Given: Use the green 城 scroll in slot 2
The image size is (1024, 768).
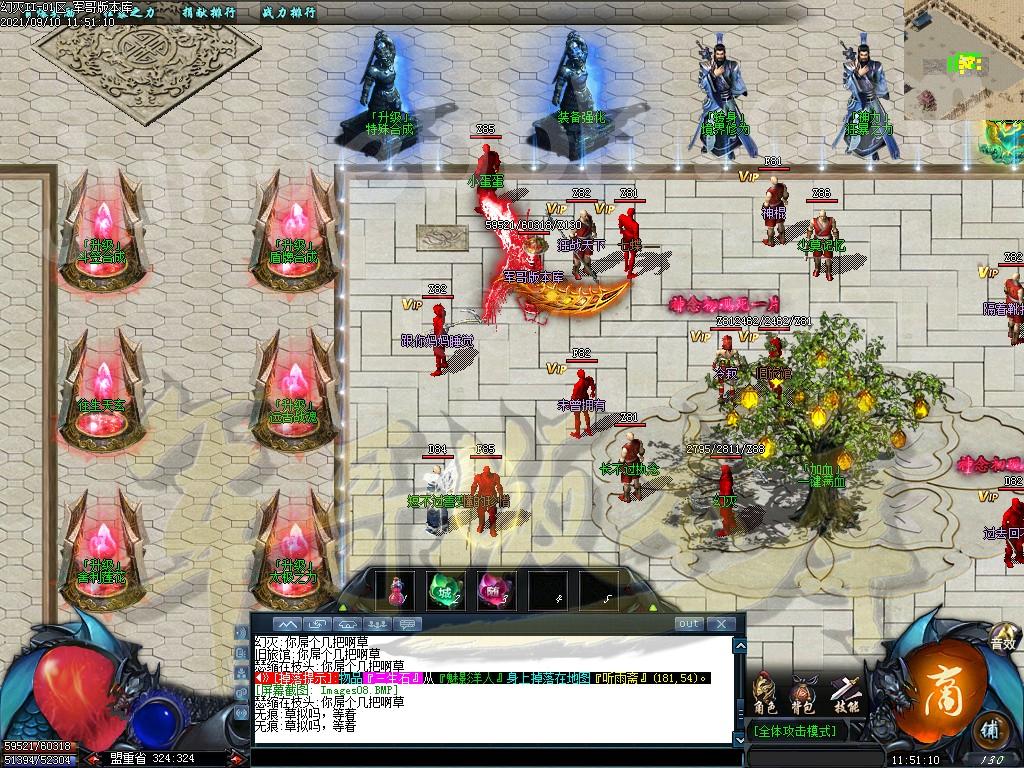Looking at the screenshot, I should click(x=444, y=590).
